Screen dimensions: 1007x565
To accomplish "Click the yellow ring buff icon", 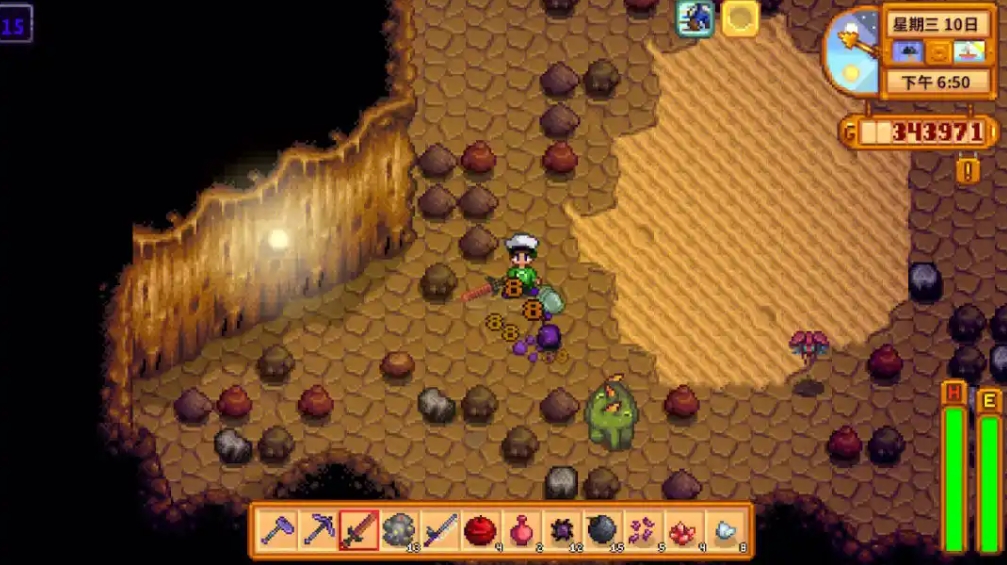I will [740, 17].
